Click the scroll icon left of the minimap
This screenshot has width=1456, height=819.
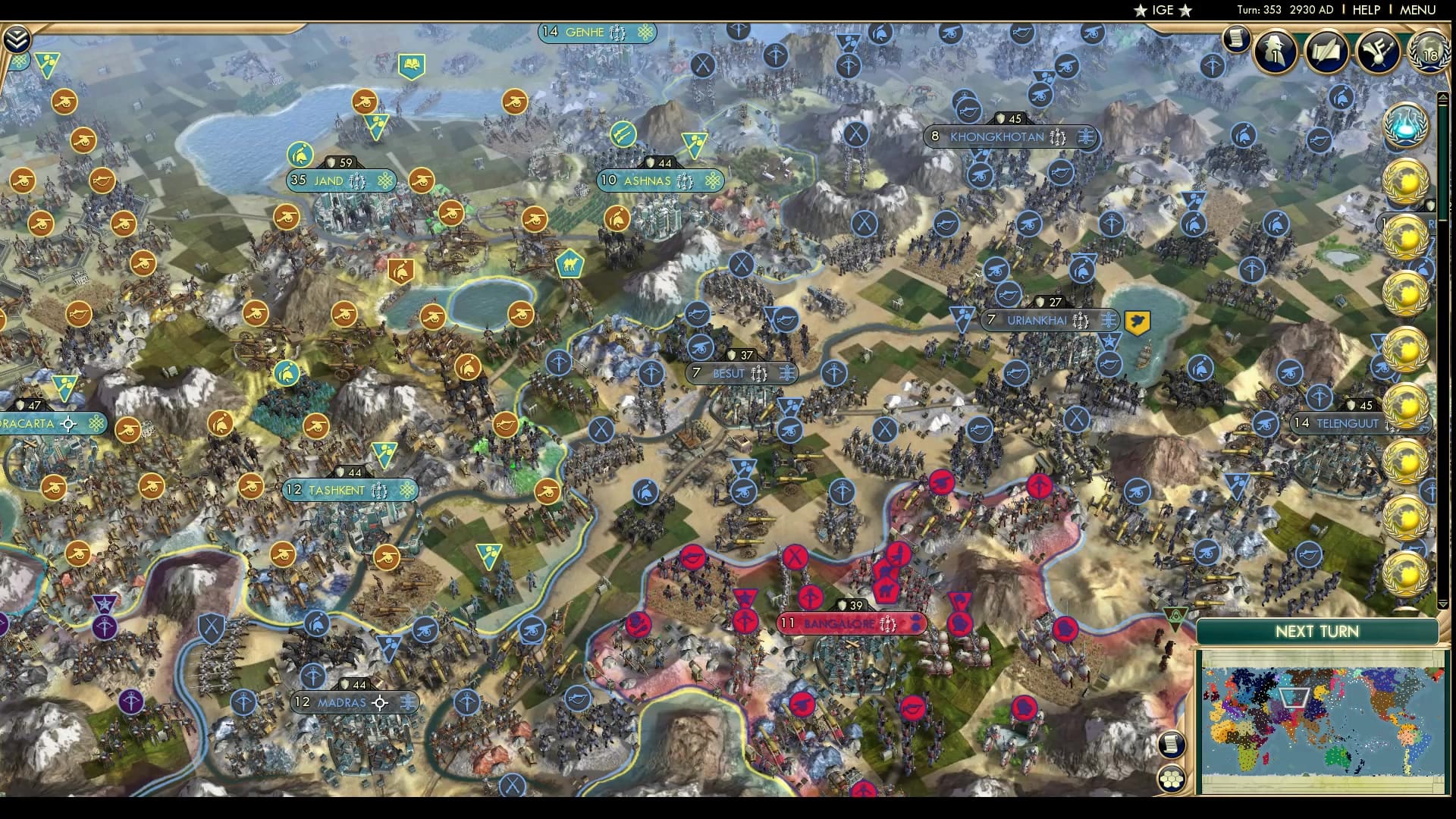1172,745
